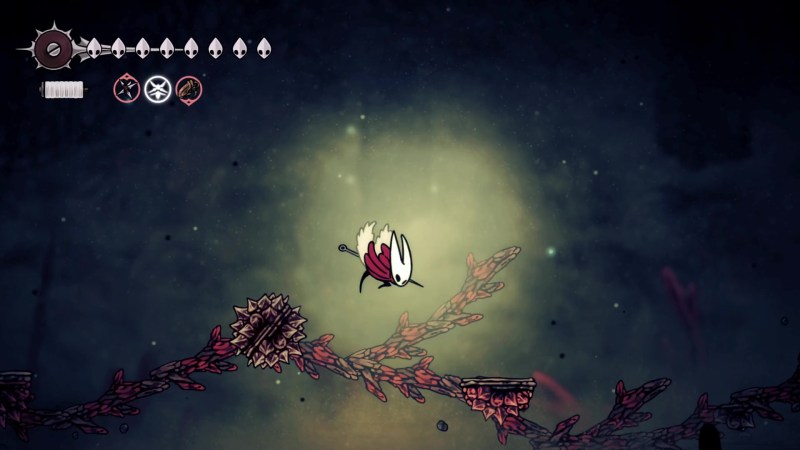Select the spiked throwing-star tool icon
Screen dimensions: 800x450
127,90
